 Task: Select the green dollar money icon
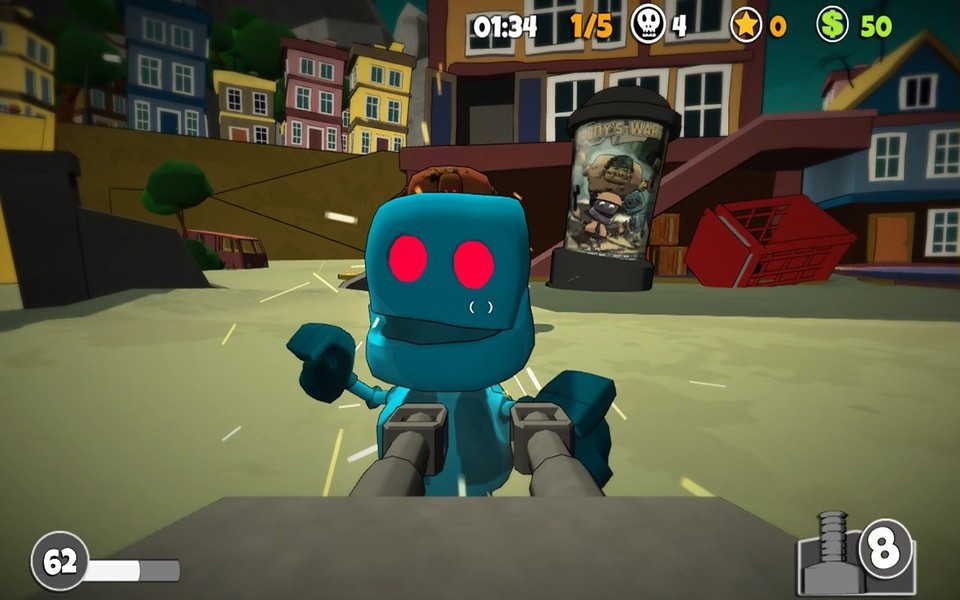coord(832,25)
